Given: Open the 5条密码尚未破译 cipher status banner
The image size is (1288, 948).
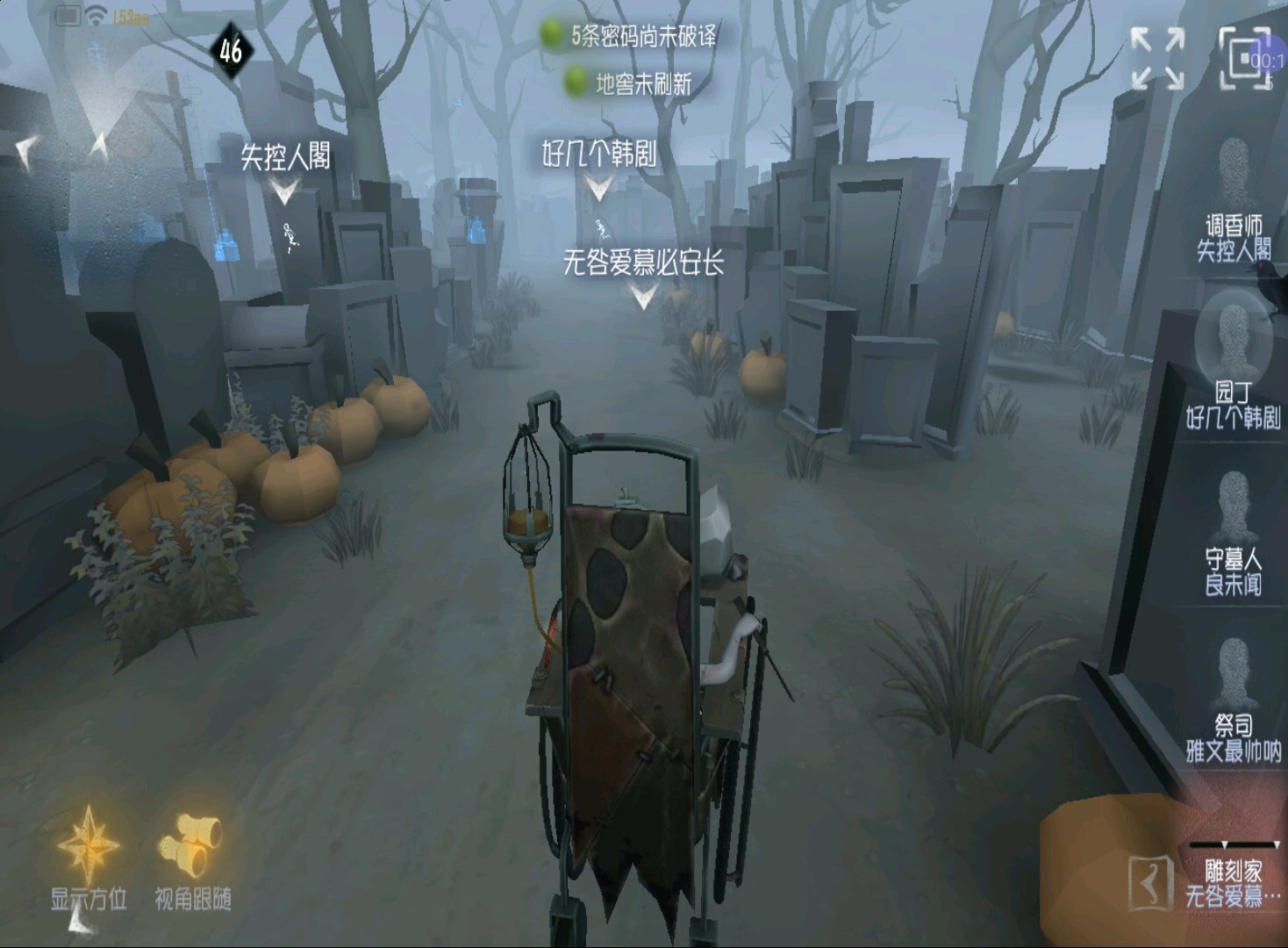Looking at the screenshot, I should coord(646,39).
